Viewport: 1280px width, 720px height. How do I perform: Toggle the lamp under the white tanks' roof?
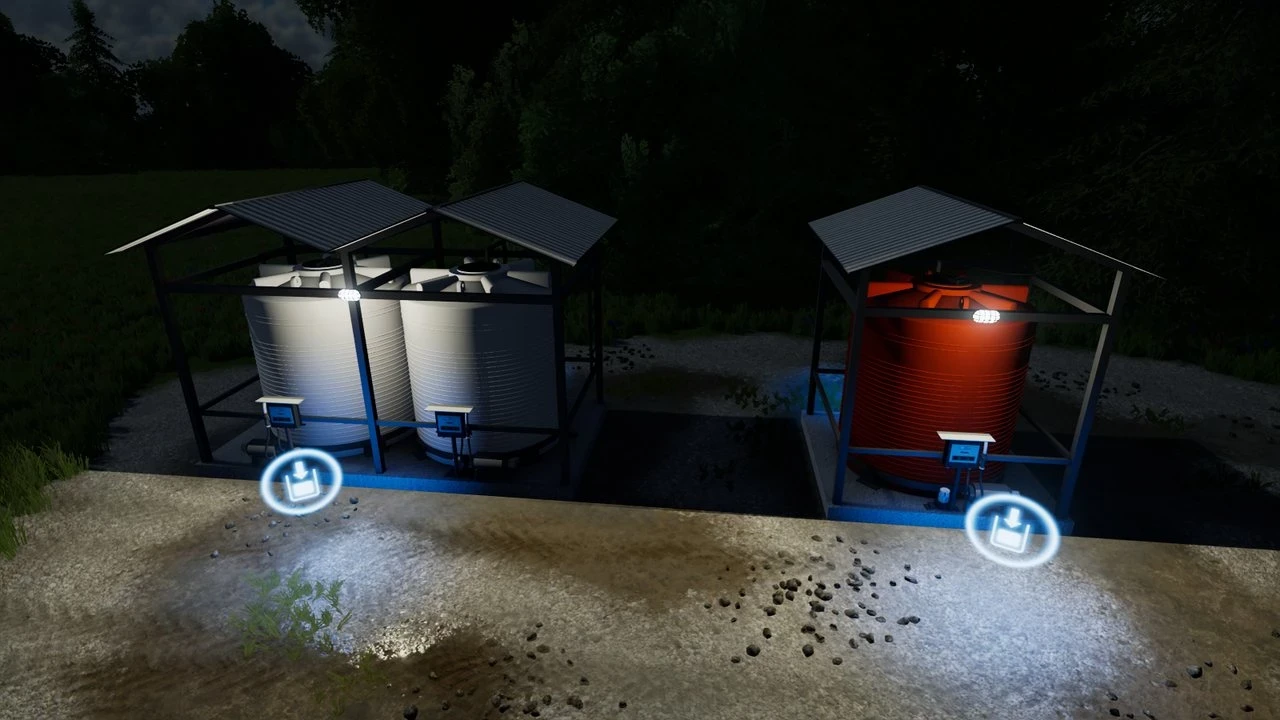point(349,293)
